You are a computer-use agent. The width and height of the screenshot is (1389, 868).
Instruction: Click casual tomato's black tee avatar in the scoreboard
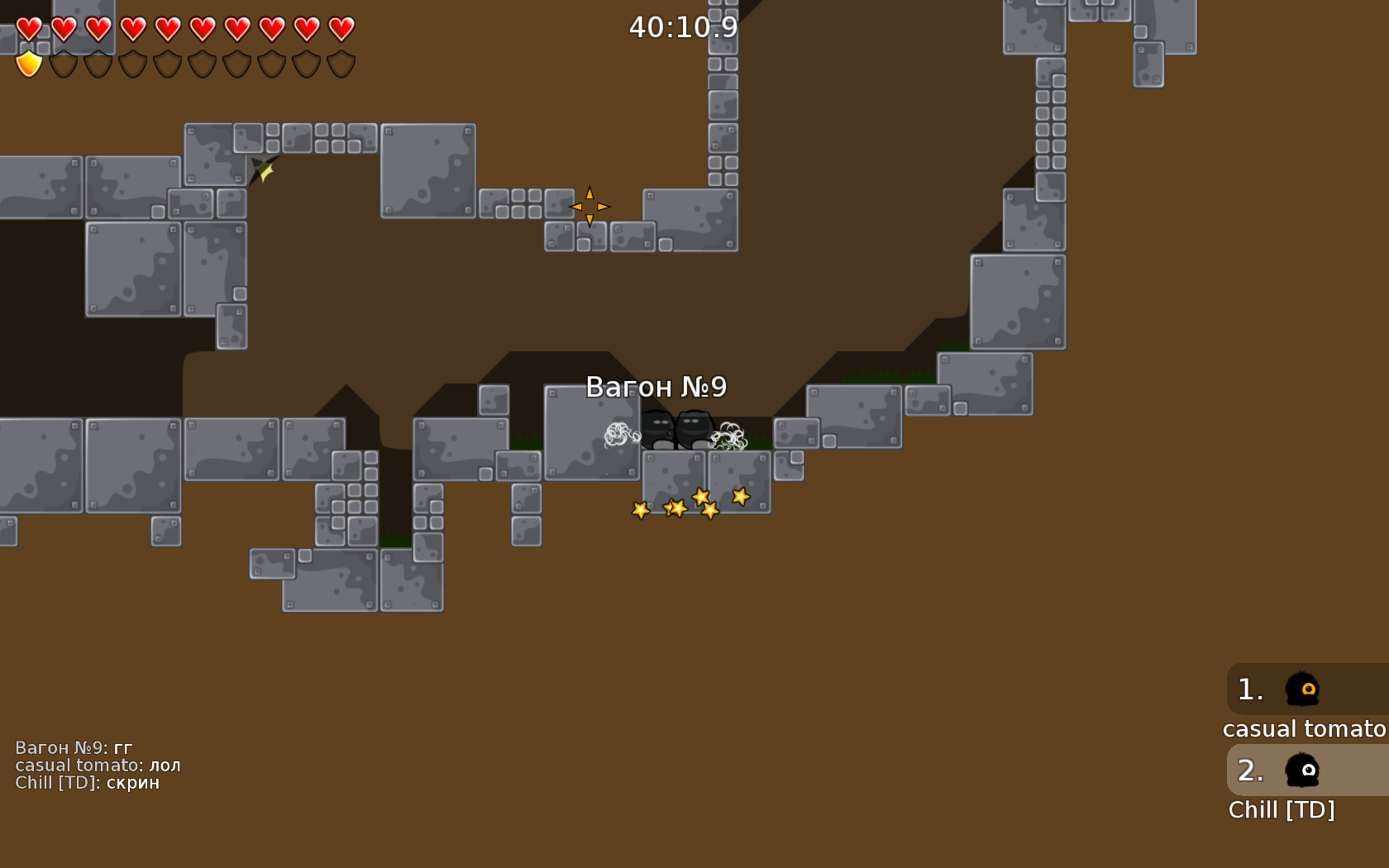(x=1302, y=689)
